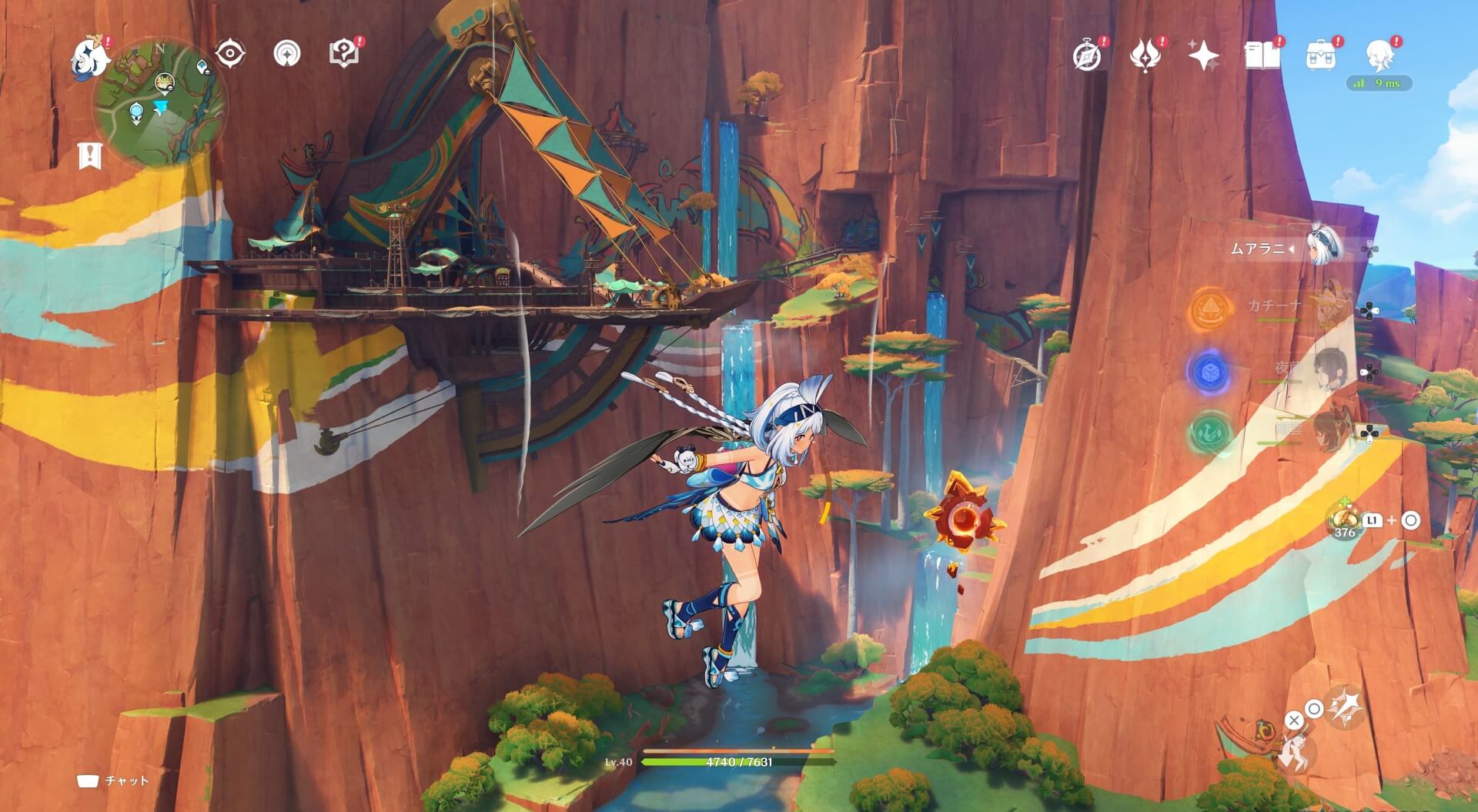1478x812 pixels.
Task: Select party member ムアラニ
Action: [1324, 248]
